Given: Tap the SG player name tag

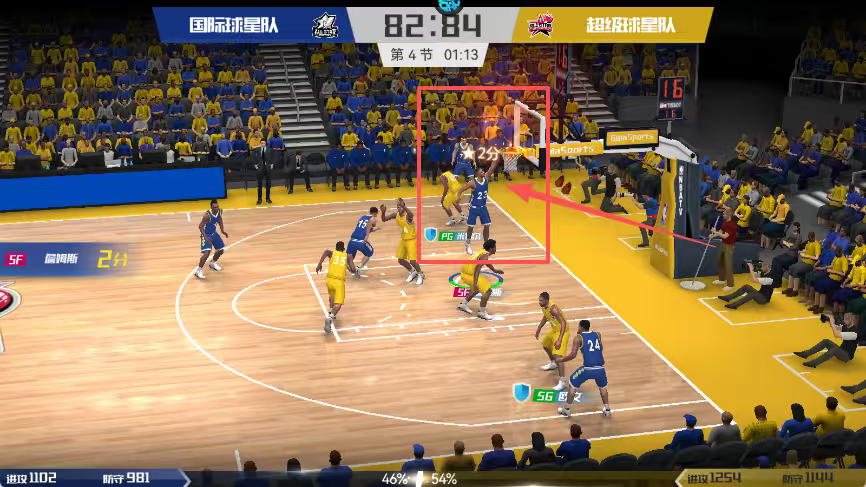Looking at the screenshot, I should [558, 396].
